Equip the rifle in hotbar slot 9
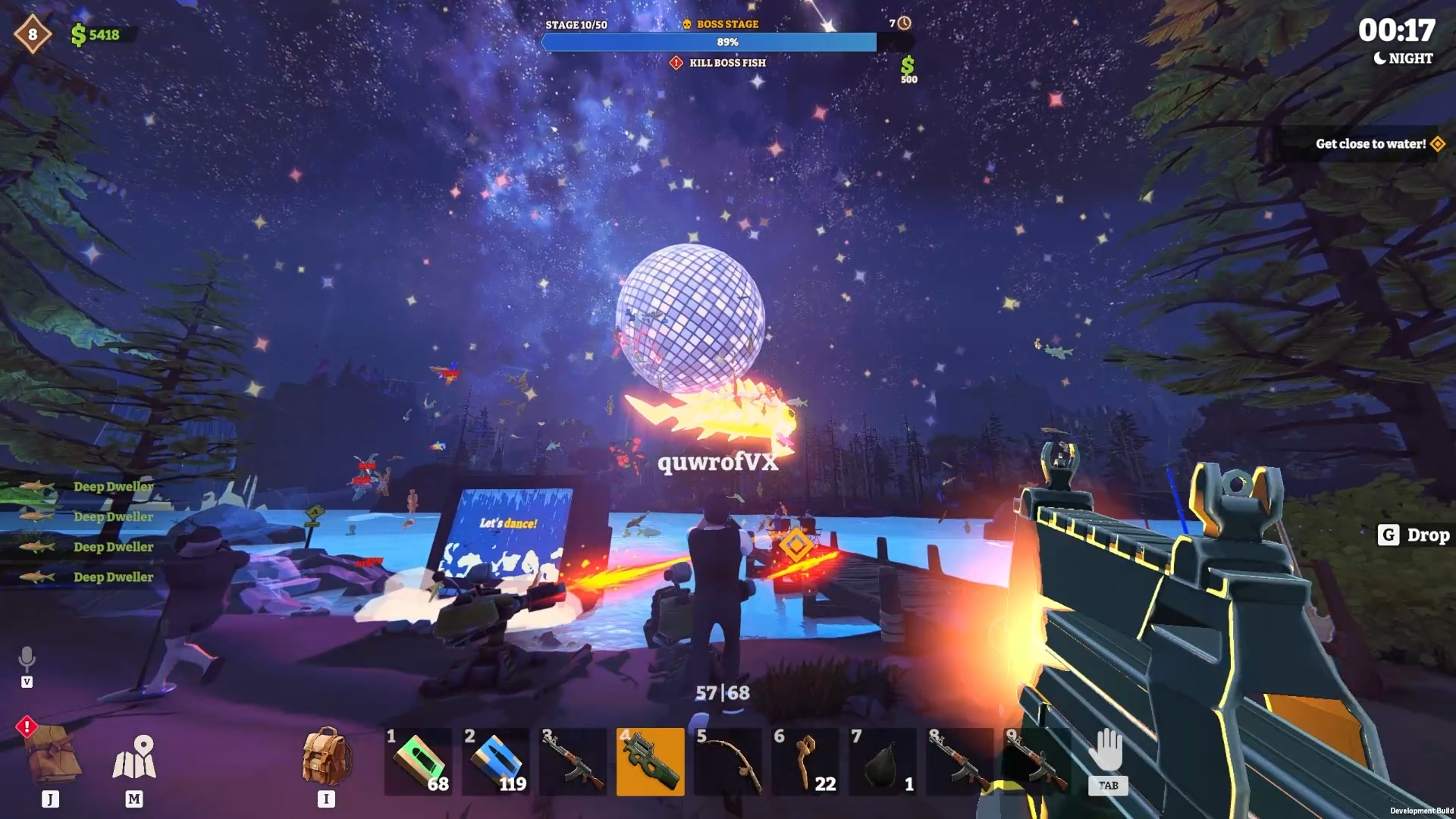1456x819 pixels. 1037,761
